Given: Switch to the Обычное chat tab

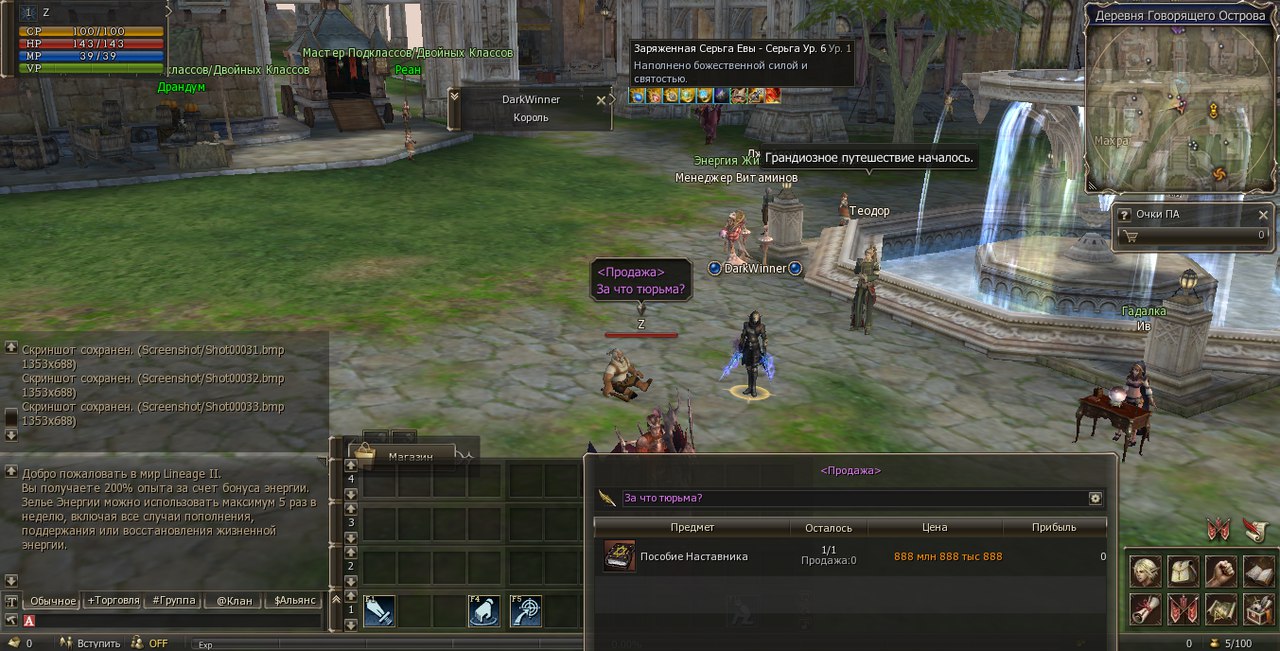Looking at the screenshot, I should pos(52,601).
